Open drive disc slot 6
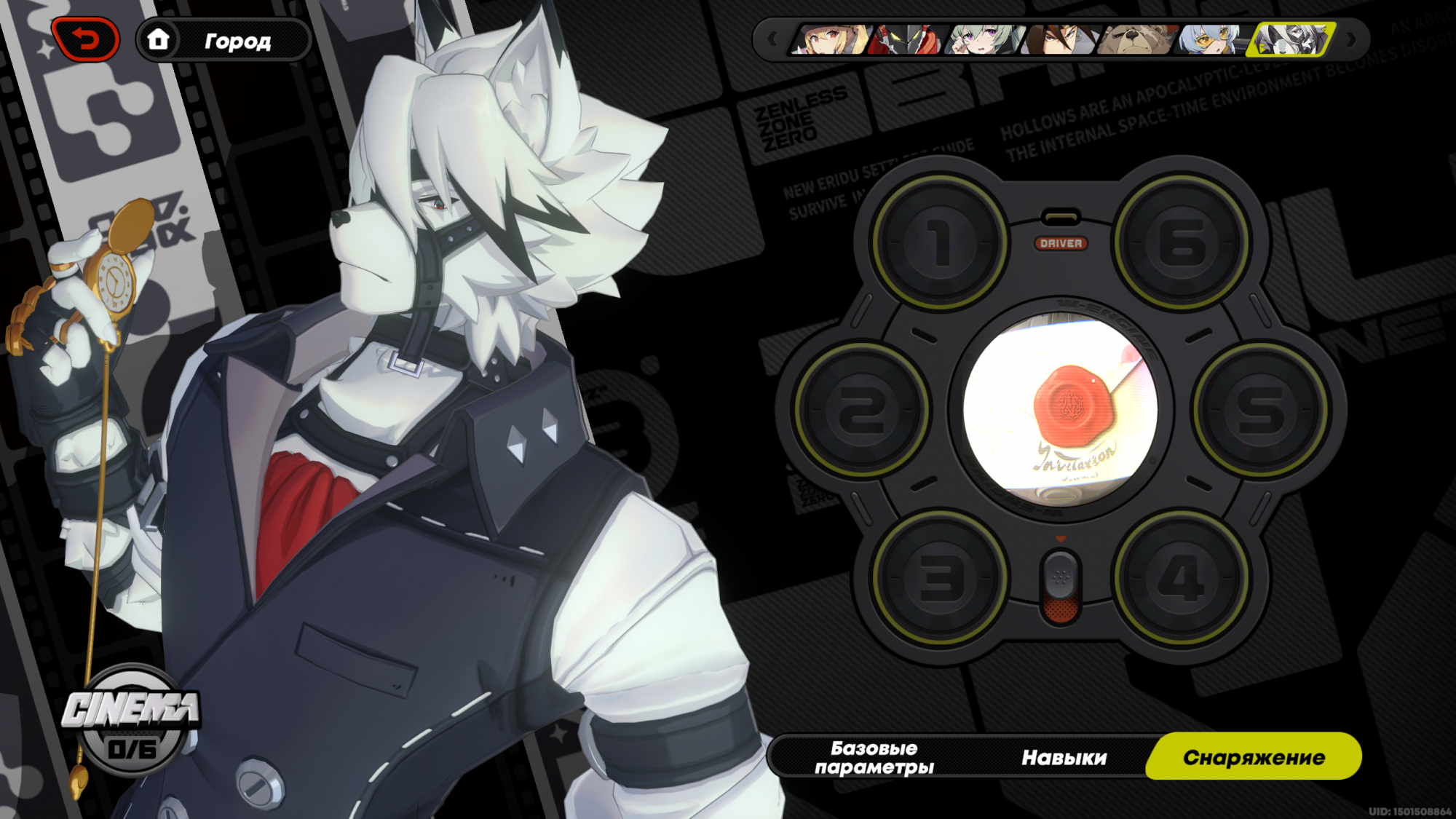 (x=1182, y=242)
